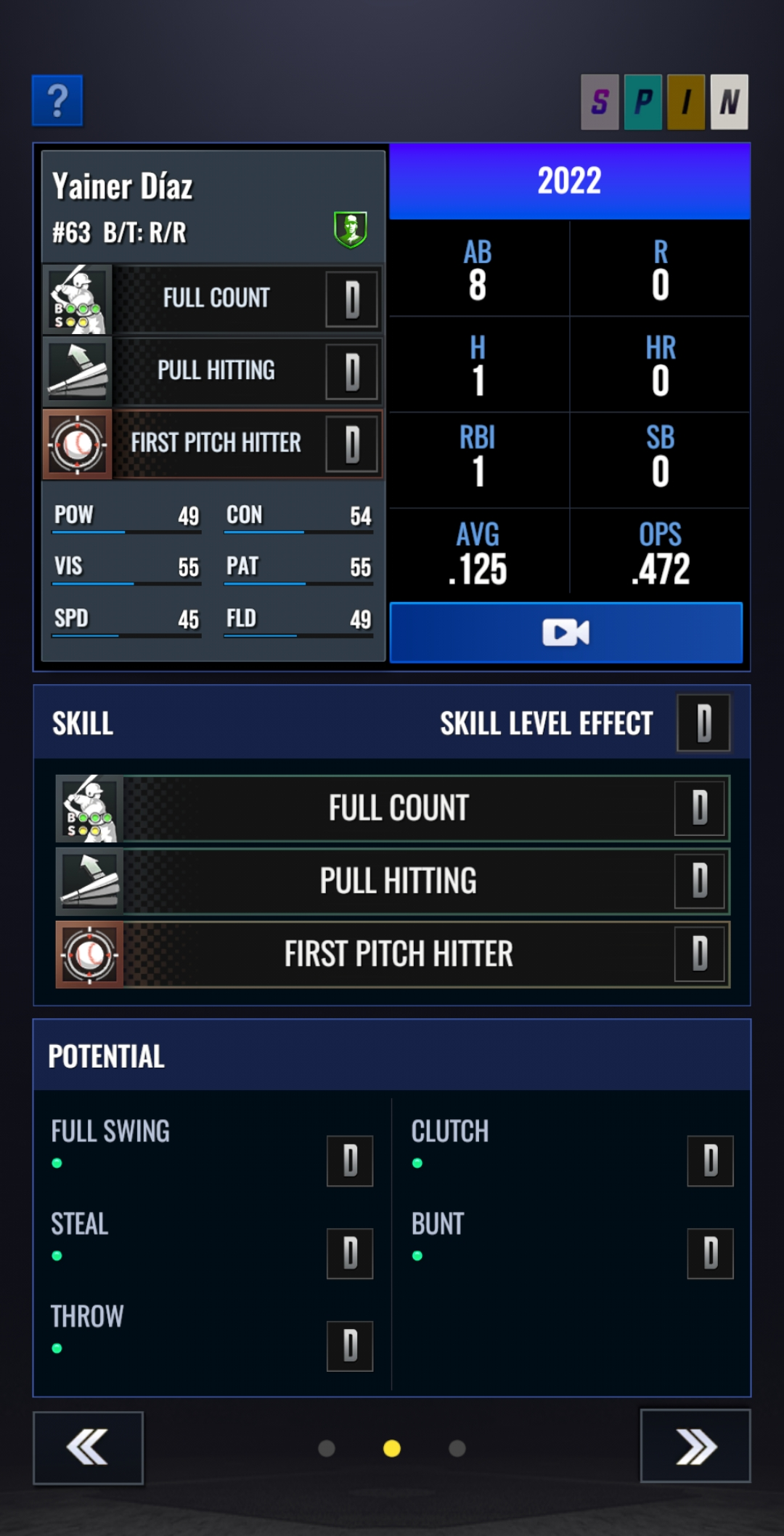Go to the next page with the right arrows
Screen dimensions: 784x1536
pyautogui.click(x=695, y=1446)
